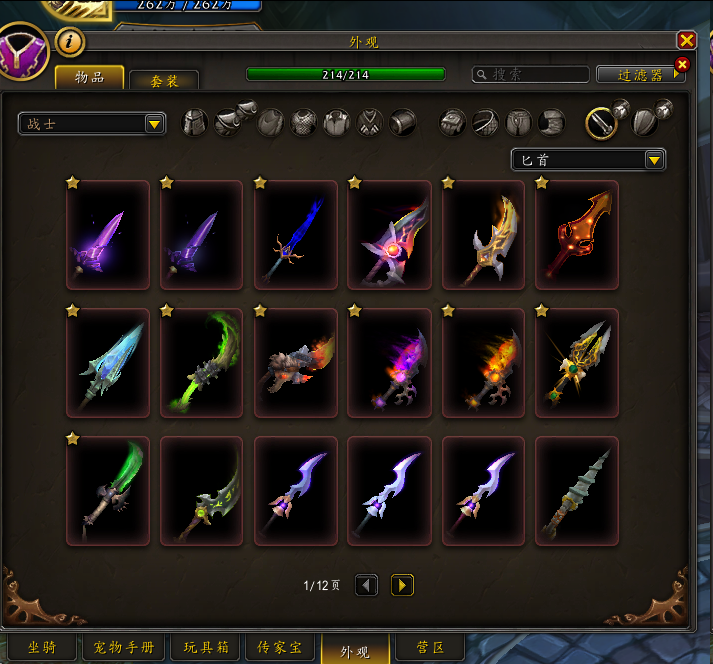The image size is (713, 664).
Task: Open the 坐骑 mounts tab
Action: pos(41,648)
